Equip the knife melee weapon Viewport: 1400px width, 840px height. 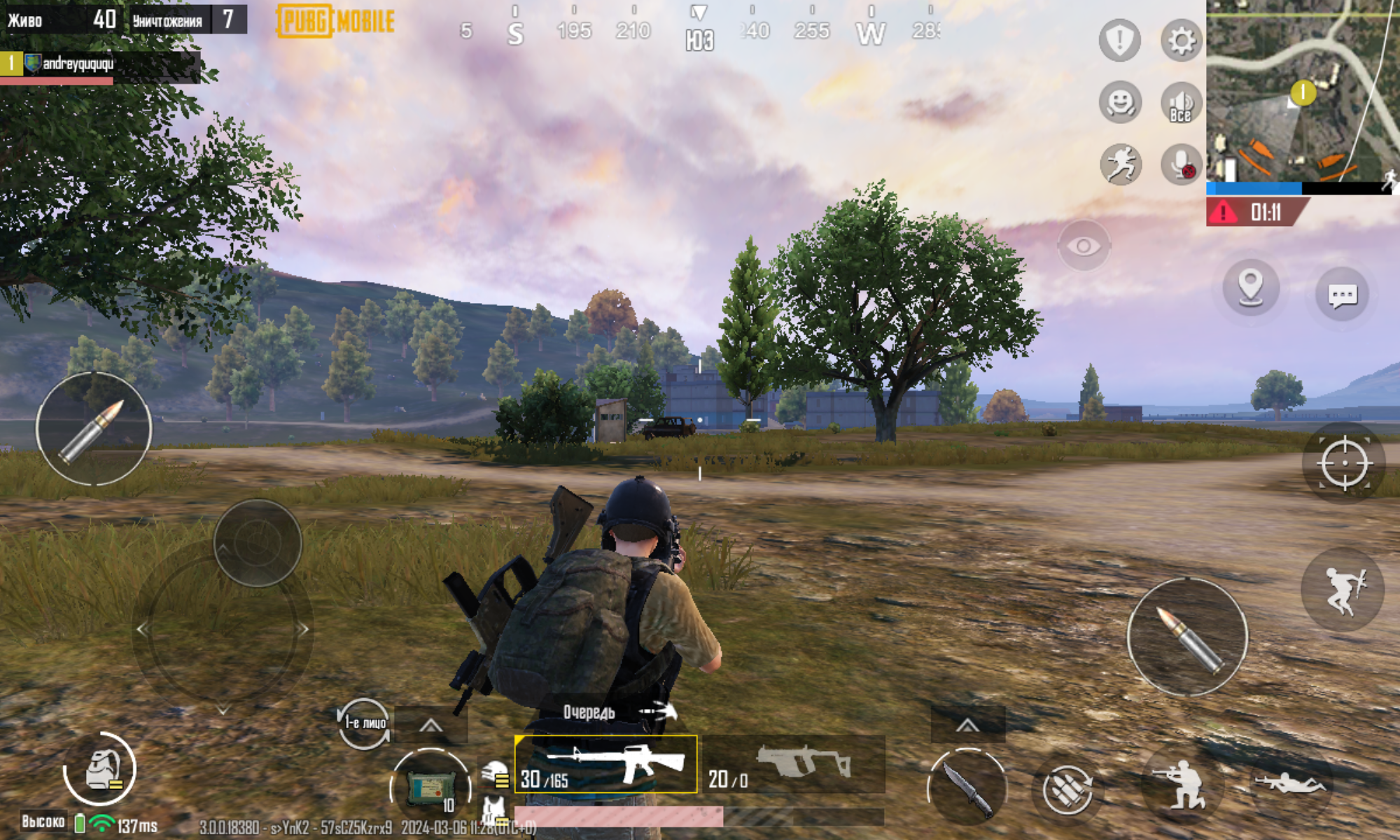pyautogui.click(x=967, y=787)
